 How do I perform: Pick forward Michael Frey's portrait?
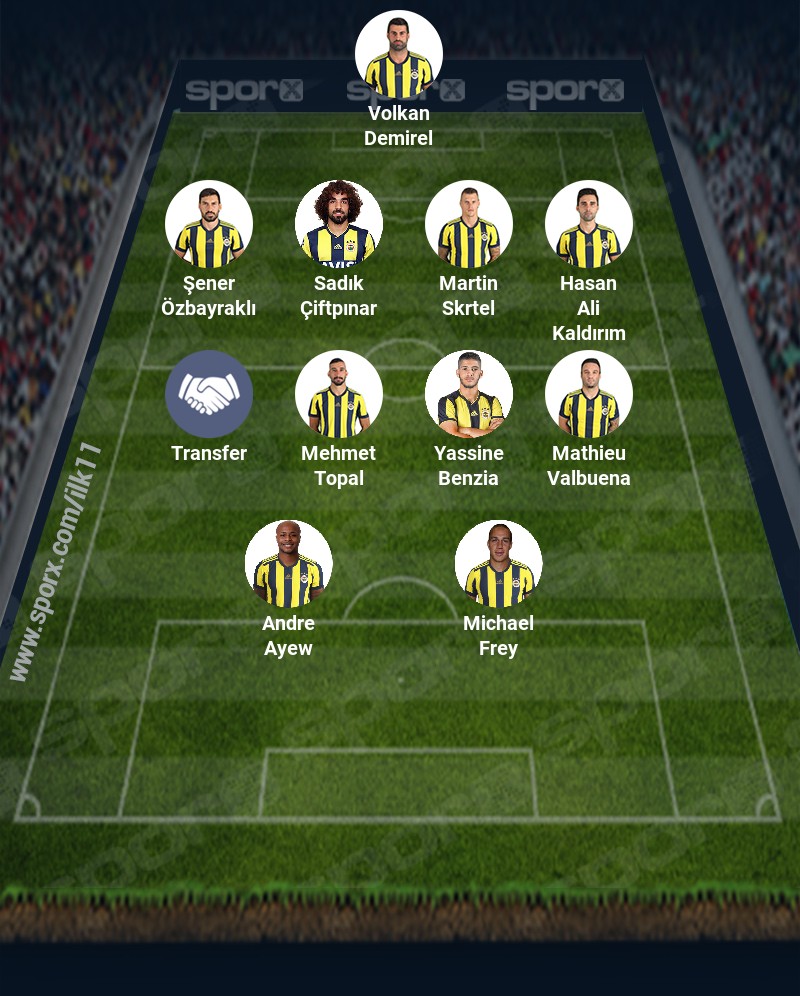pyautogui.click(x=499, y=564)
